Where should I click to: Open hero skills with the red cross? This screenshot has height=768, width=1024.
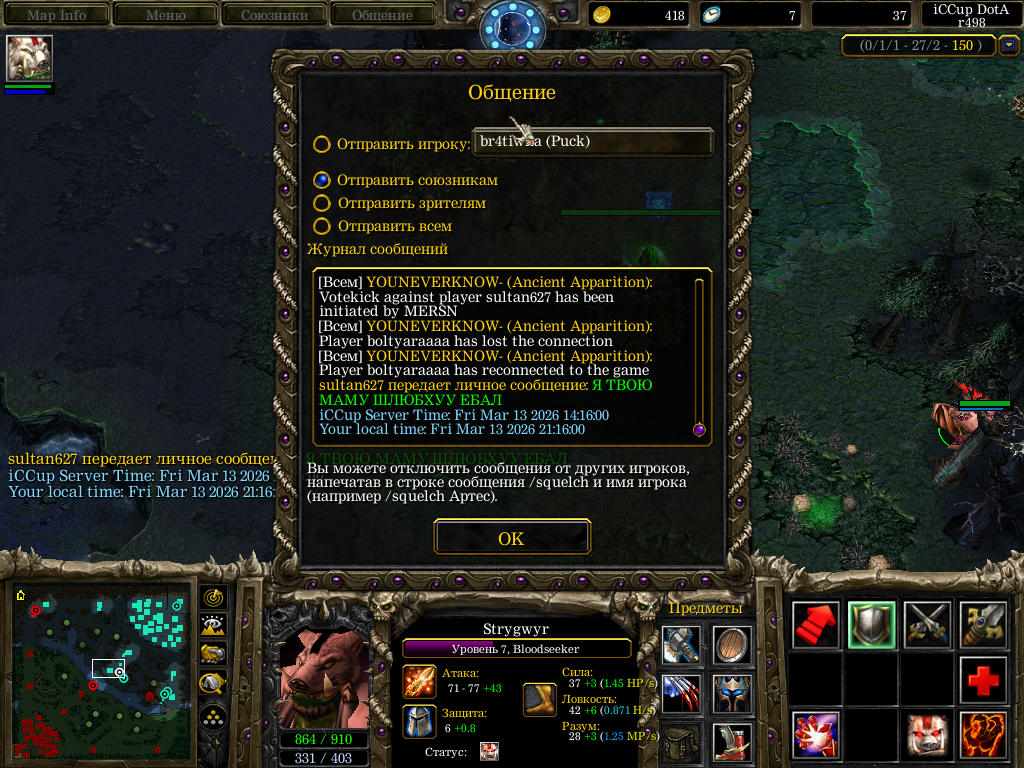984,681
